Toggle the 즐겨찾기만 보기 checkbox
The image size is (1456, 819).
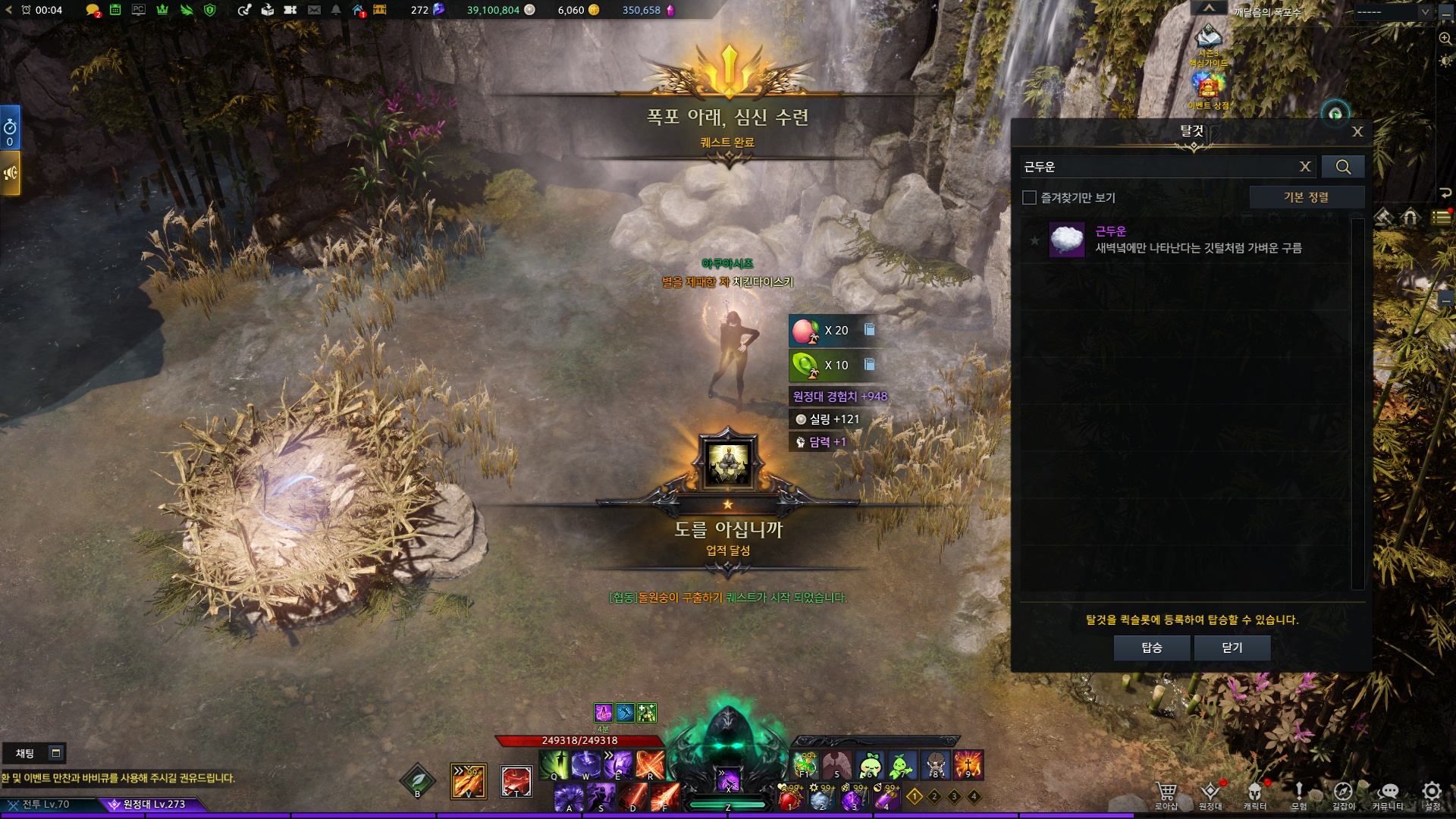[1029, 198]
